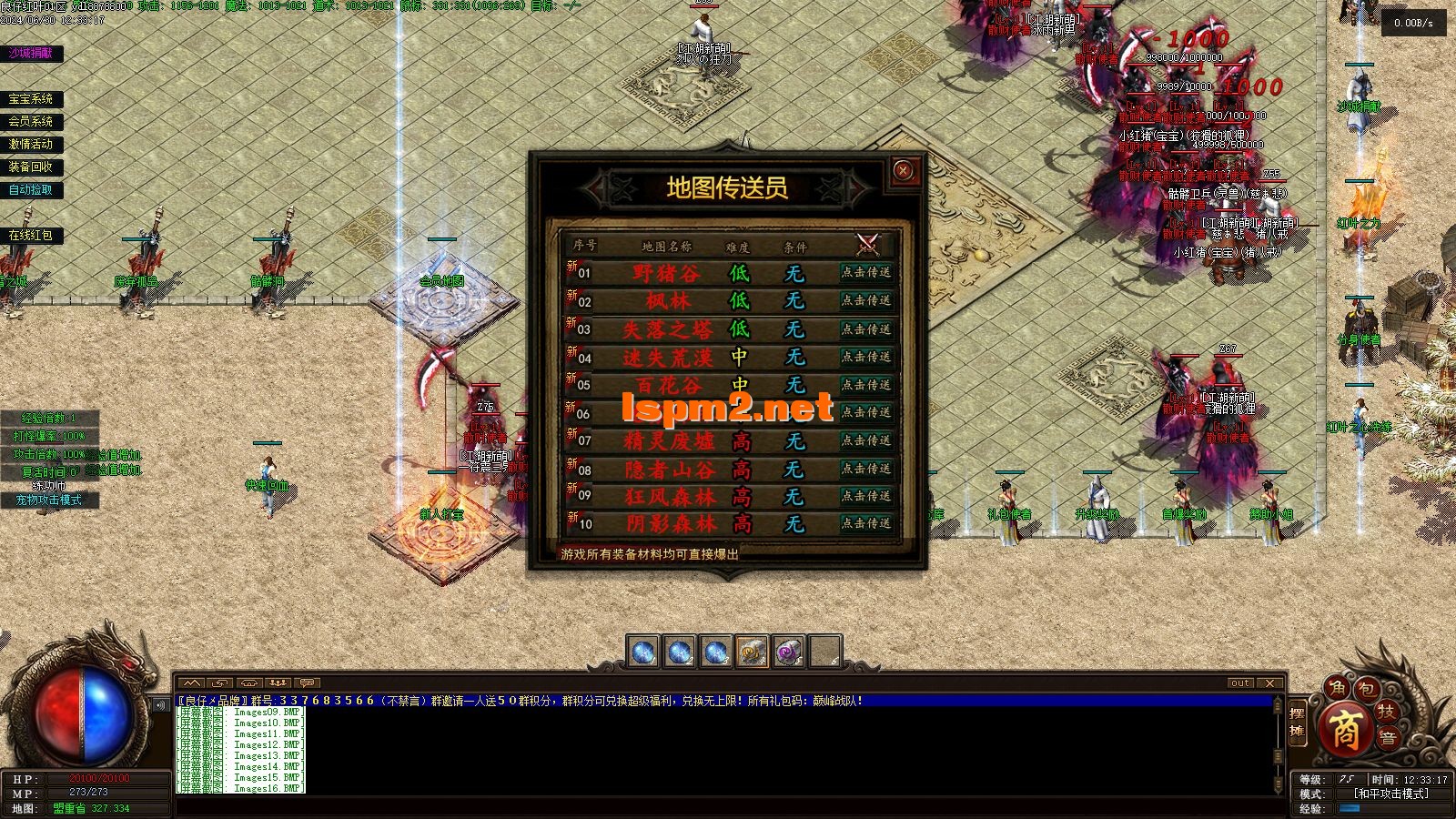The width and height of the screenshot is (1456, 819).
Task: Teleport to 失落之塔 using its 点击传送 button
Action: pos(865,329)
